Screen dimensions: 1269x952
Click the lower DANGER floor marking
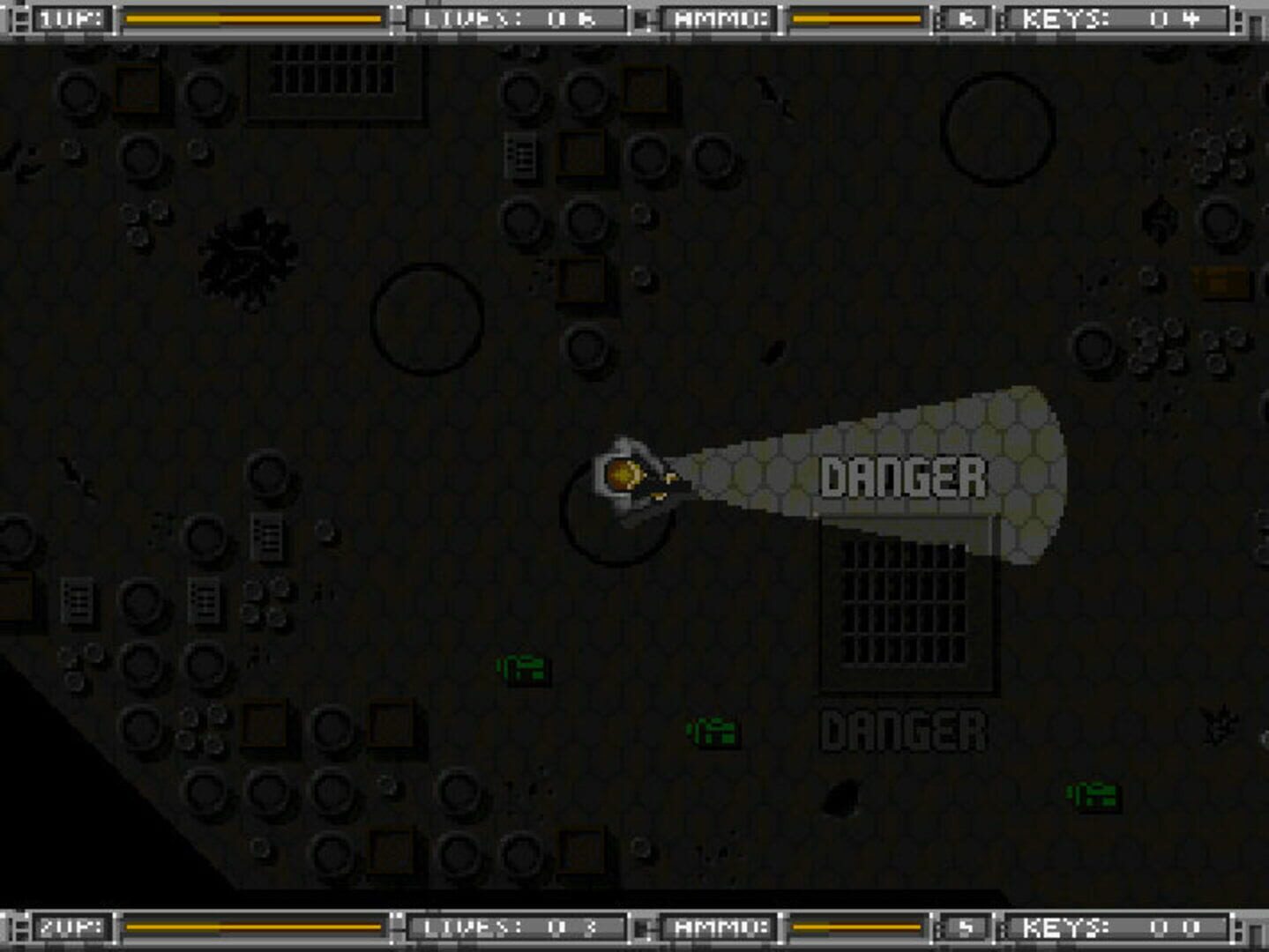[x=904, y=727]
